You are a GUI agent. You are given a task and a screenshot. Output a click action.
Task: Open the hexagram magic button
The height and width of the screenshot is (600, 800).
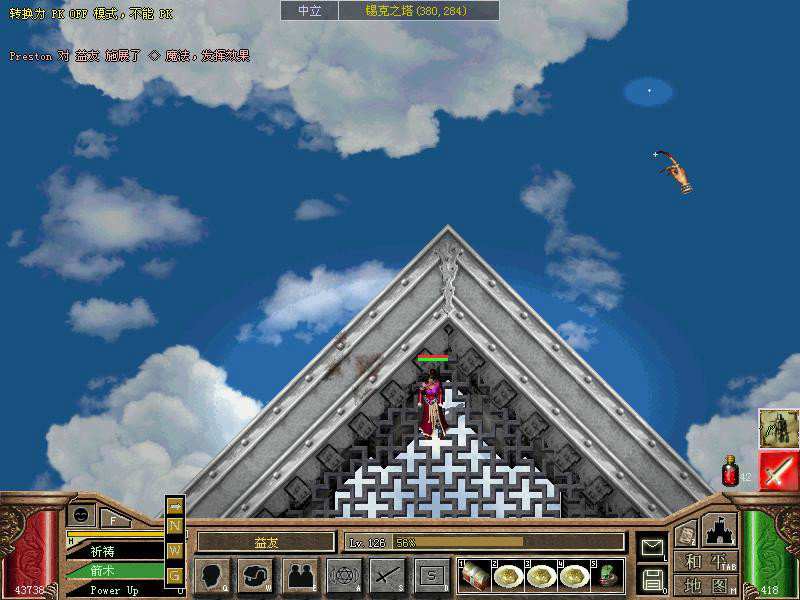tap(344, 575)
